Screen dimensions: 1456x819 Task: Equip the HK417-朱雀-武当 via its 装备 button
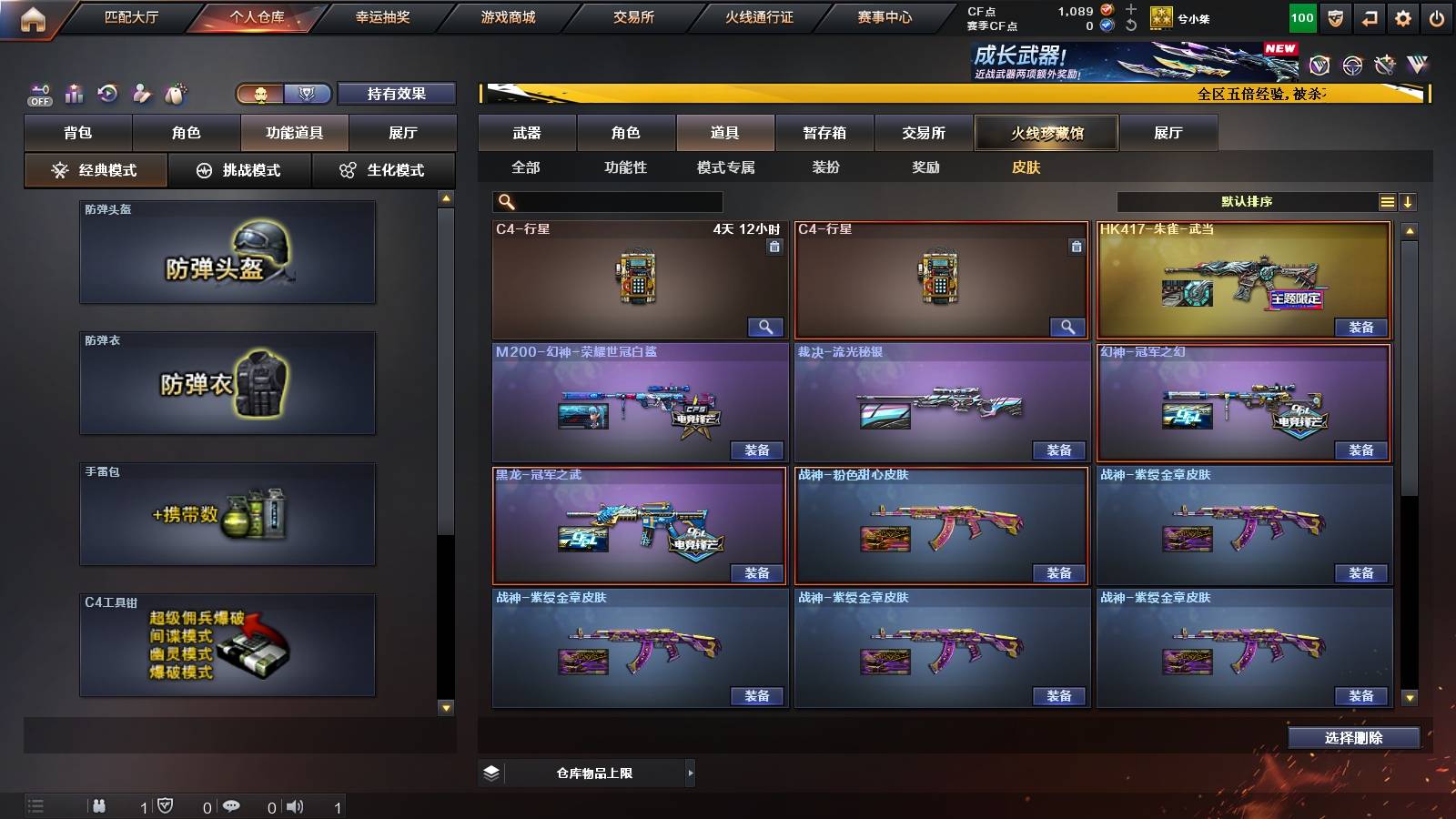click(1362, 327)
